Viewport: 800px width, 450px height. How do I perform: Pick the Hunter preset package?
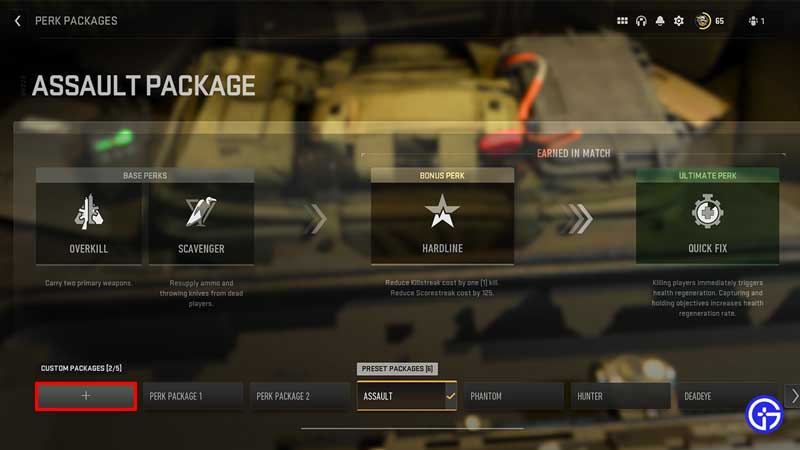pyautogui.click(x=621, y=396)
